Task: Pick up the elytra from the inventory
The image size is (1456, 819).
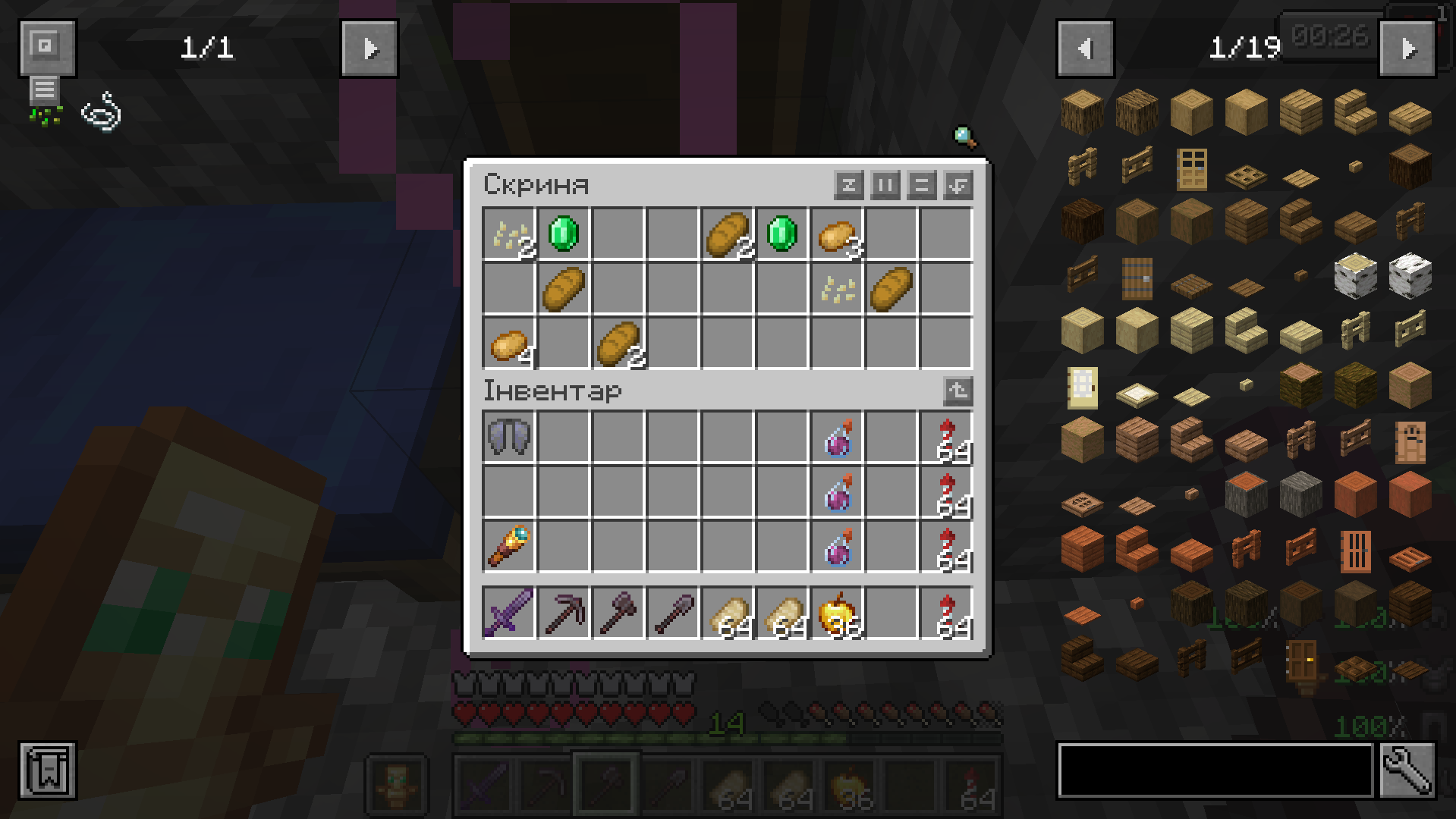Action: [x=508, y=436]
